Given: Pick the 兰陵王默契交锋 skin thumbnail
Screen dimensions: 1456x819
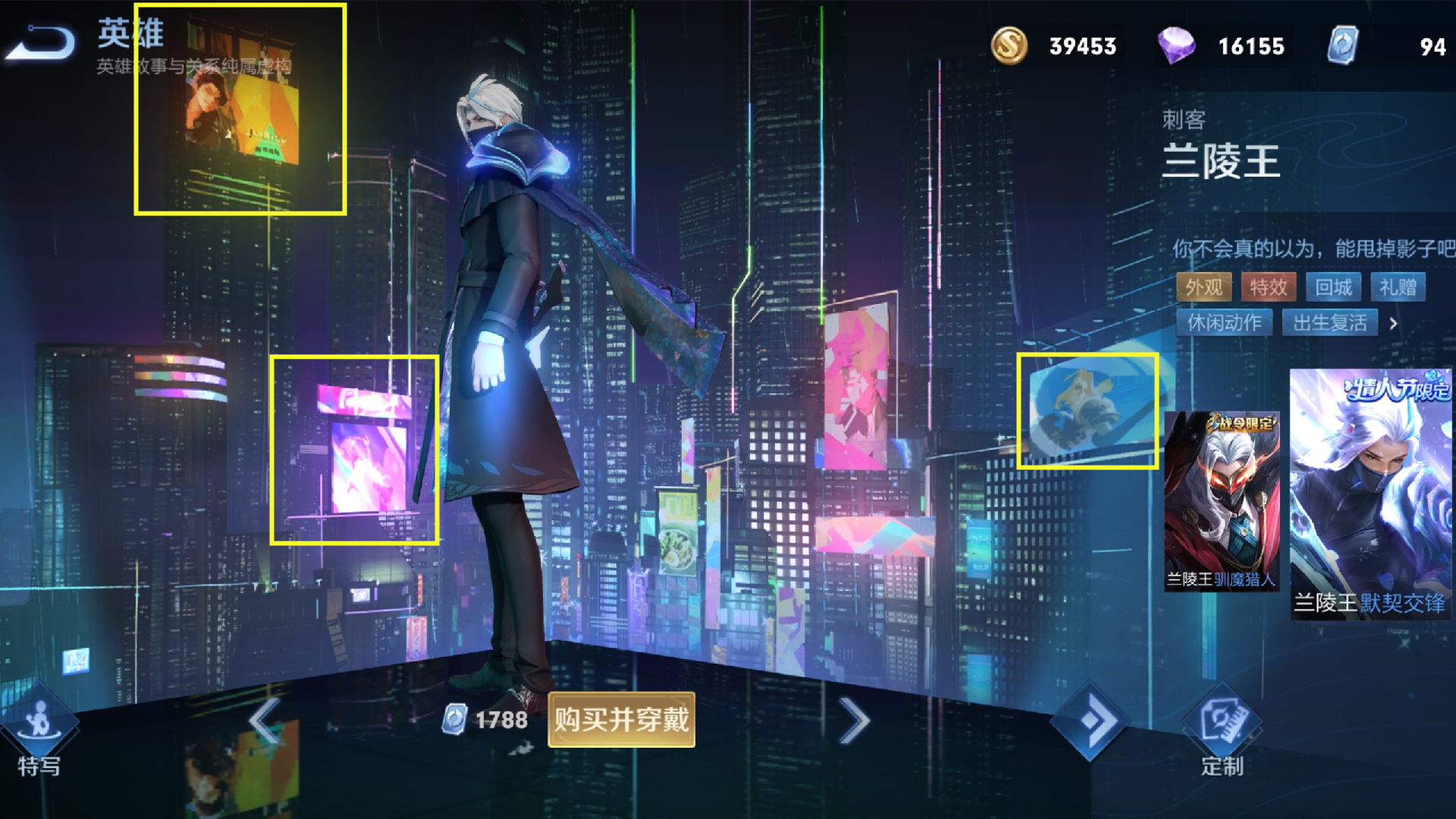Looking at the screenshot, I should click(x=1370, y=494).
